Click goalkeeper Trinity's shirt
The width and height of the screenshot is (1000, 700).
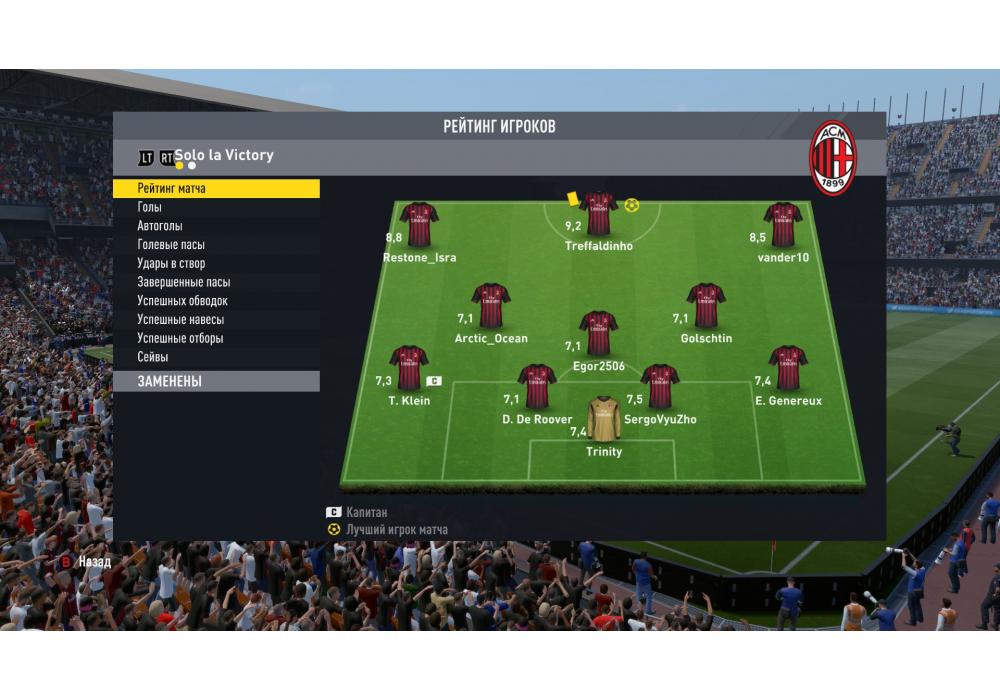pyautogui.click(x=603, y=419)
